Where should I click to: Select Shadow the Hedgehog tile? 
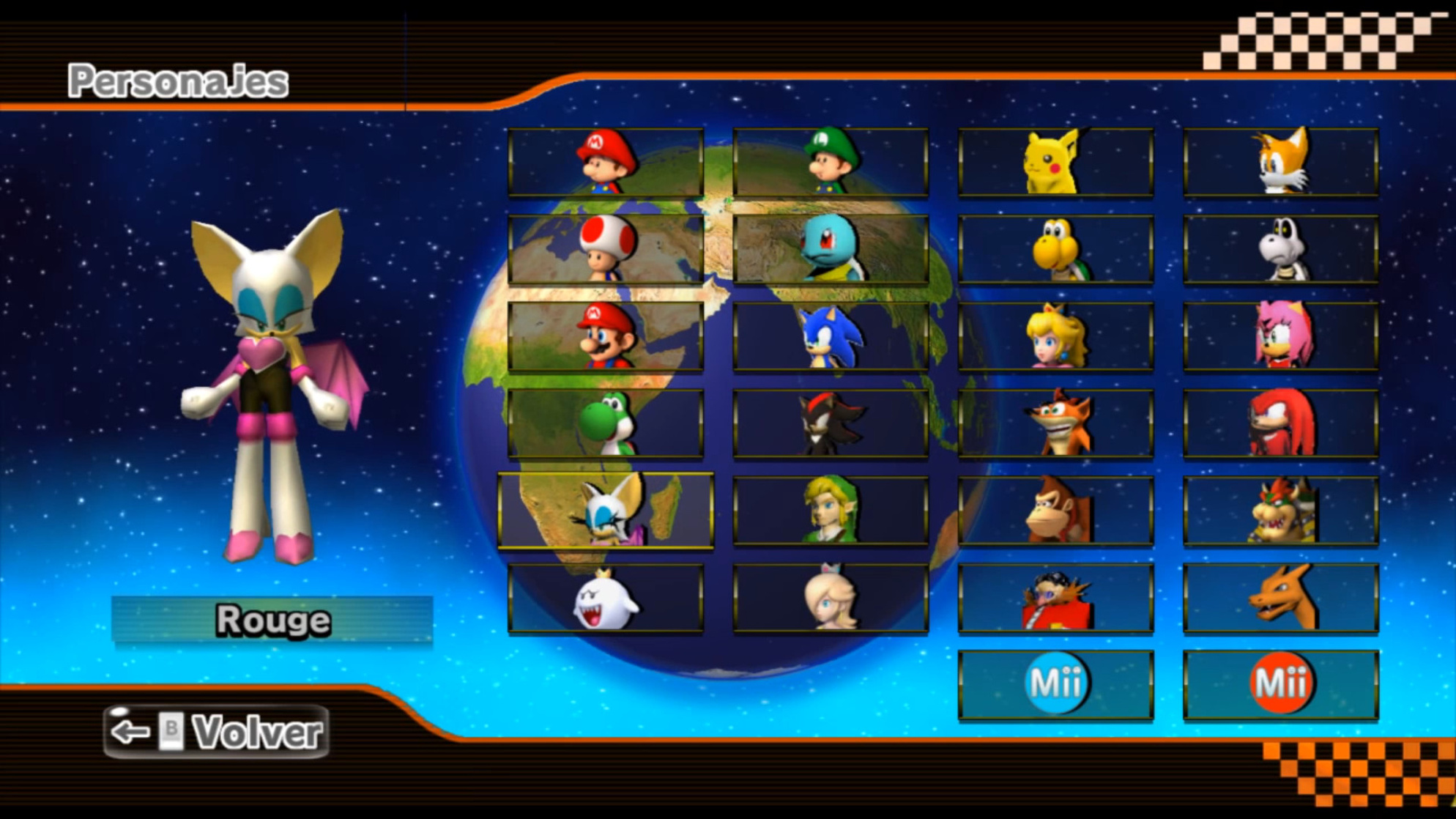[831, 423]
